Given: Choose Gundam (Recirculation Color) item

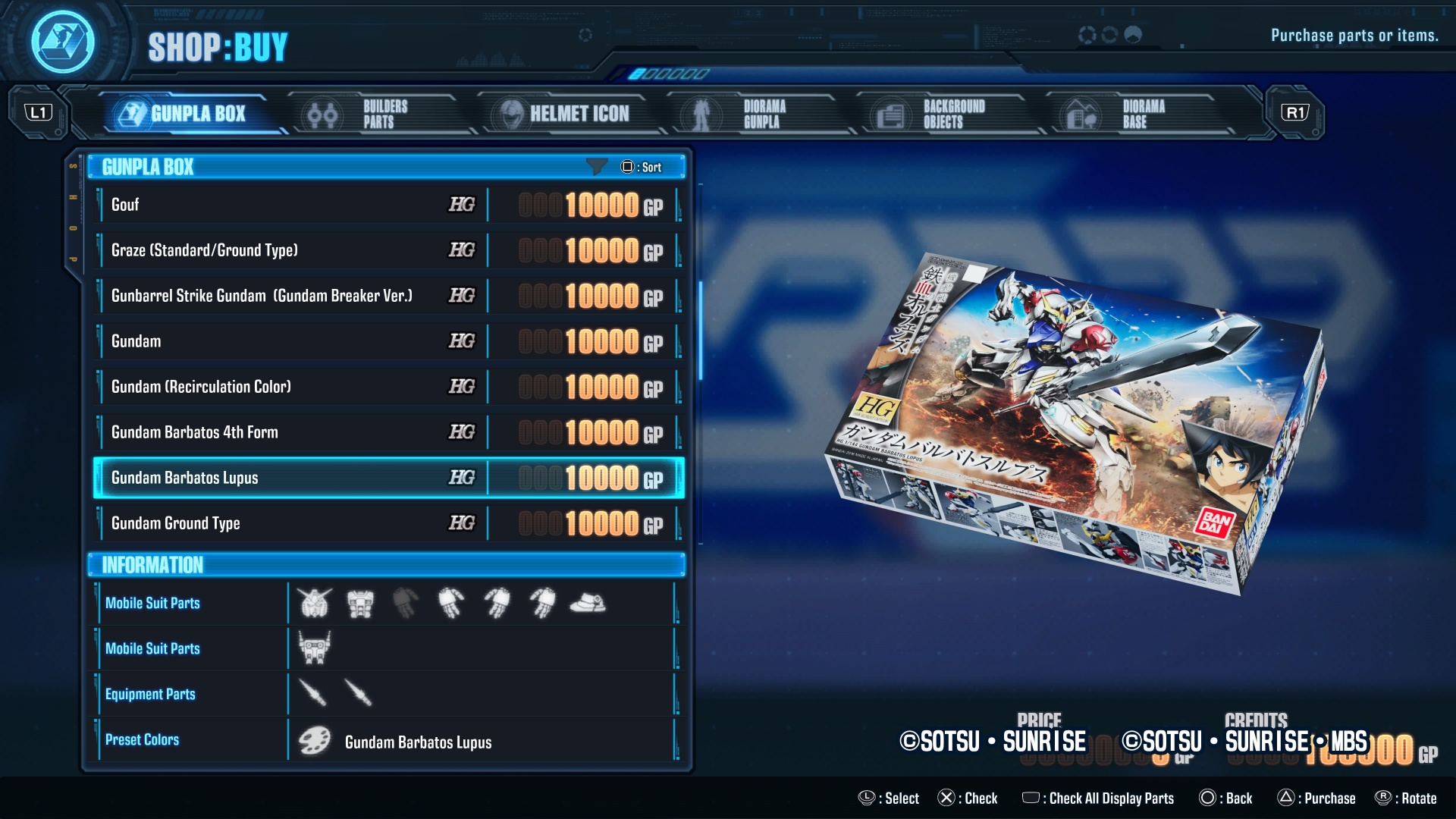Looking at the screenshot, I should pyautogui.click(x=387, y=387).
